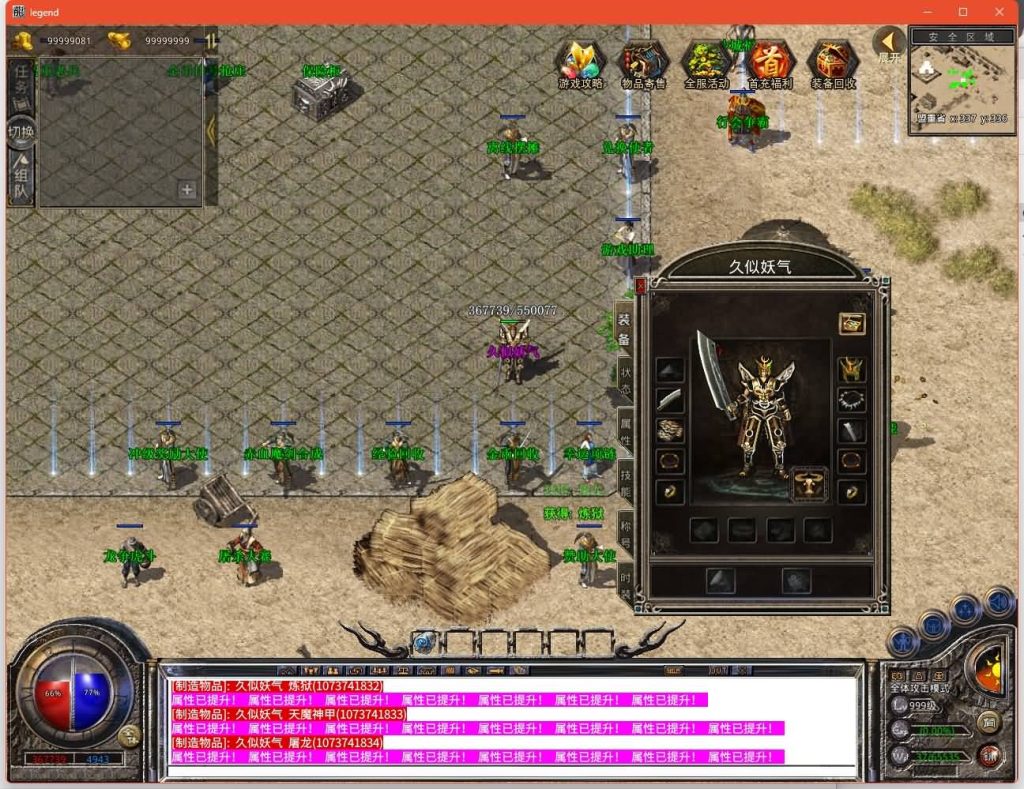Click the plus button in the quest panel
The width and height of the screenshot is (1024, 789).
pyautogui.click(x=187, y=189)
